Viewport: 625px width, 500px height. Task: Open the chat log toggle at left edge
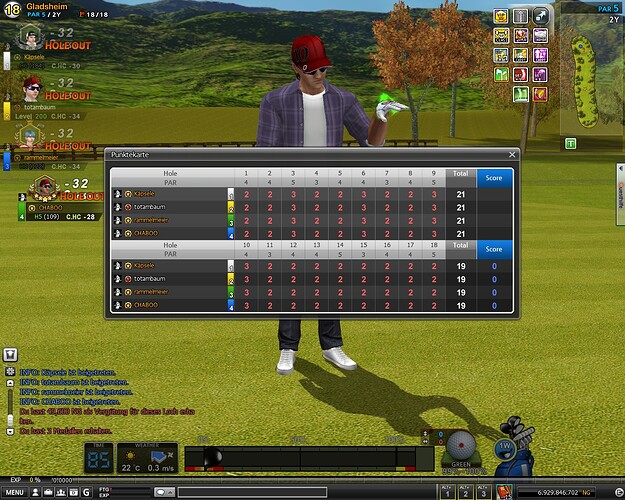11,353
